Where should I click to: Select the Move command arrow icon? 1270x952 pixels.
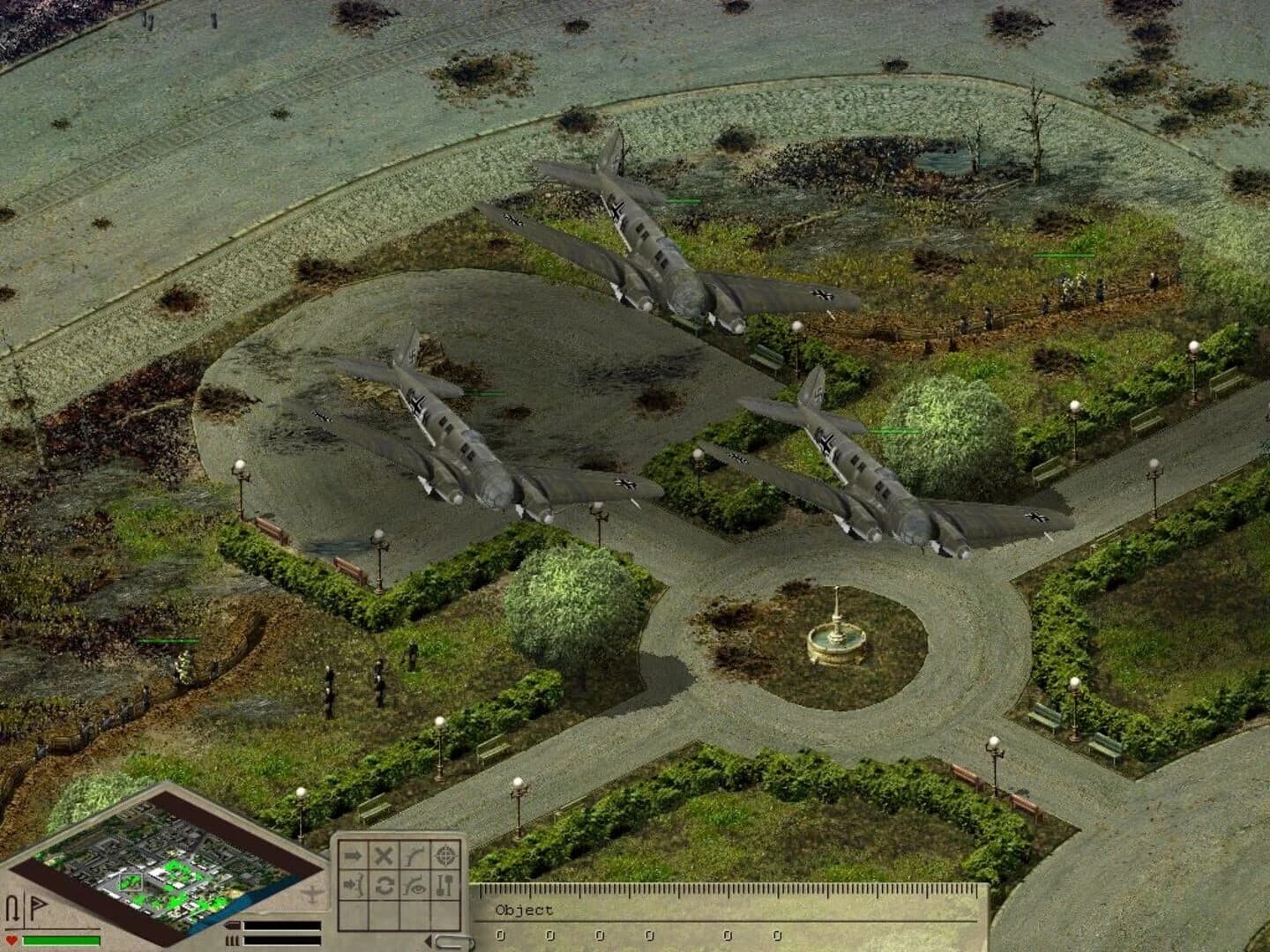352,855
